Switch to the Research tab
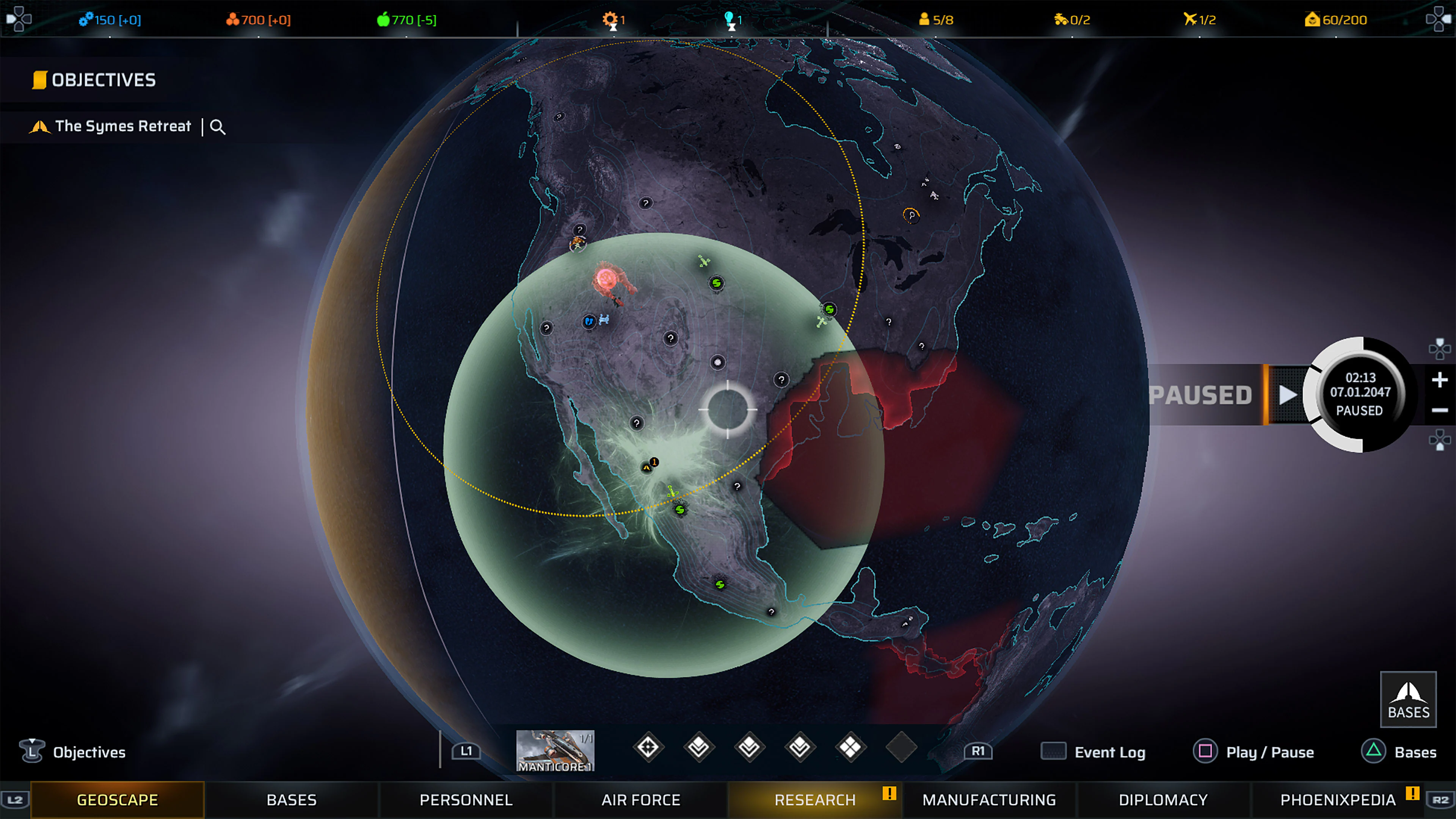Image resolution: width=1456 pixels, height=819 pixels. coord(816,799)
